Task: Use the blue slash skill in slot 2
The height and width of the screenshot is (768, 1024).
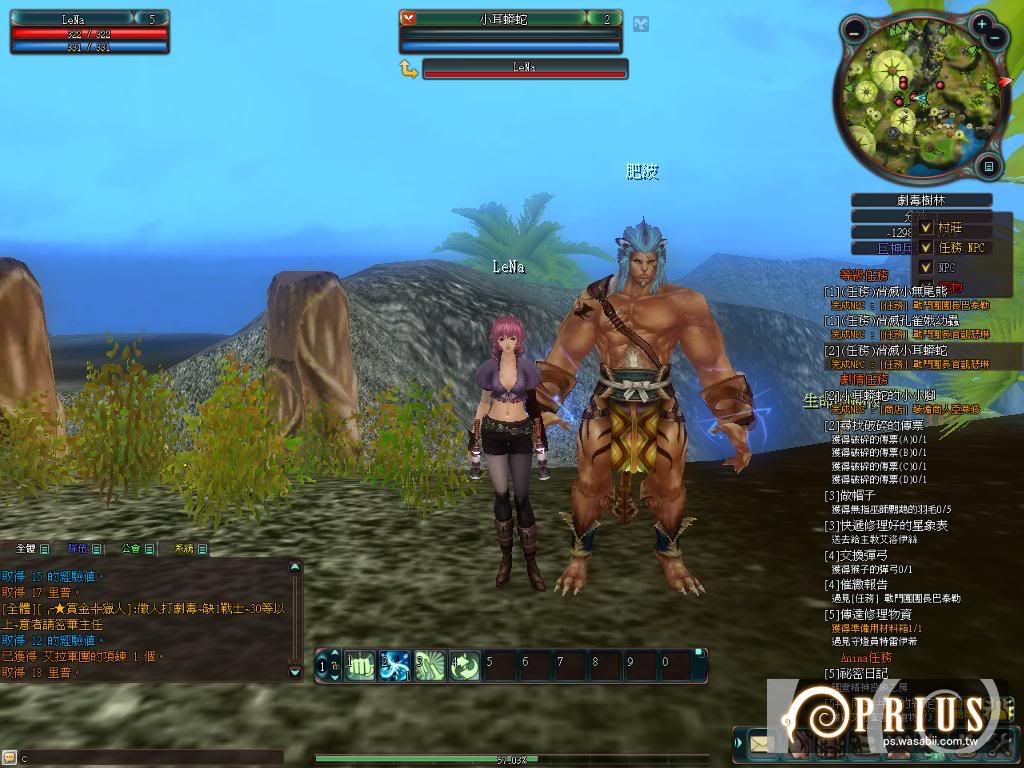Action: (x=394, y=665)
